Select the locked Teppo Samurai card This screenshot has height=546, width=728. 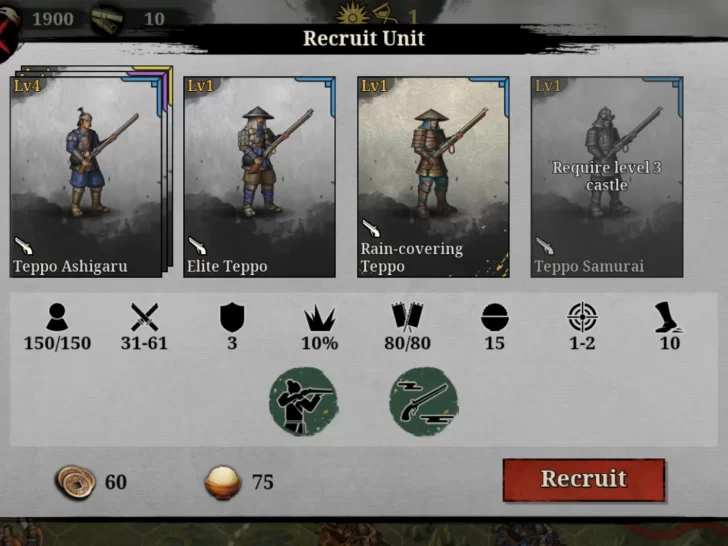tap(606, 177)
